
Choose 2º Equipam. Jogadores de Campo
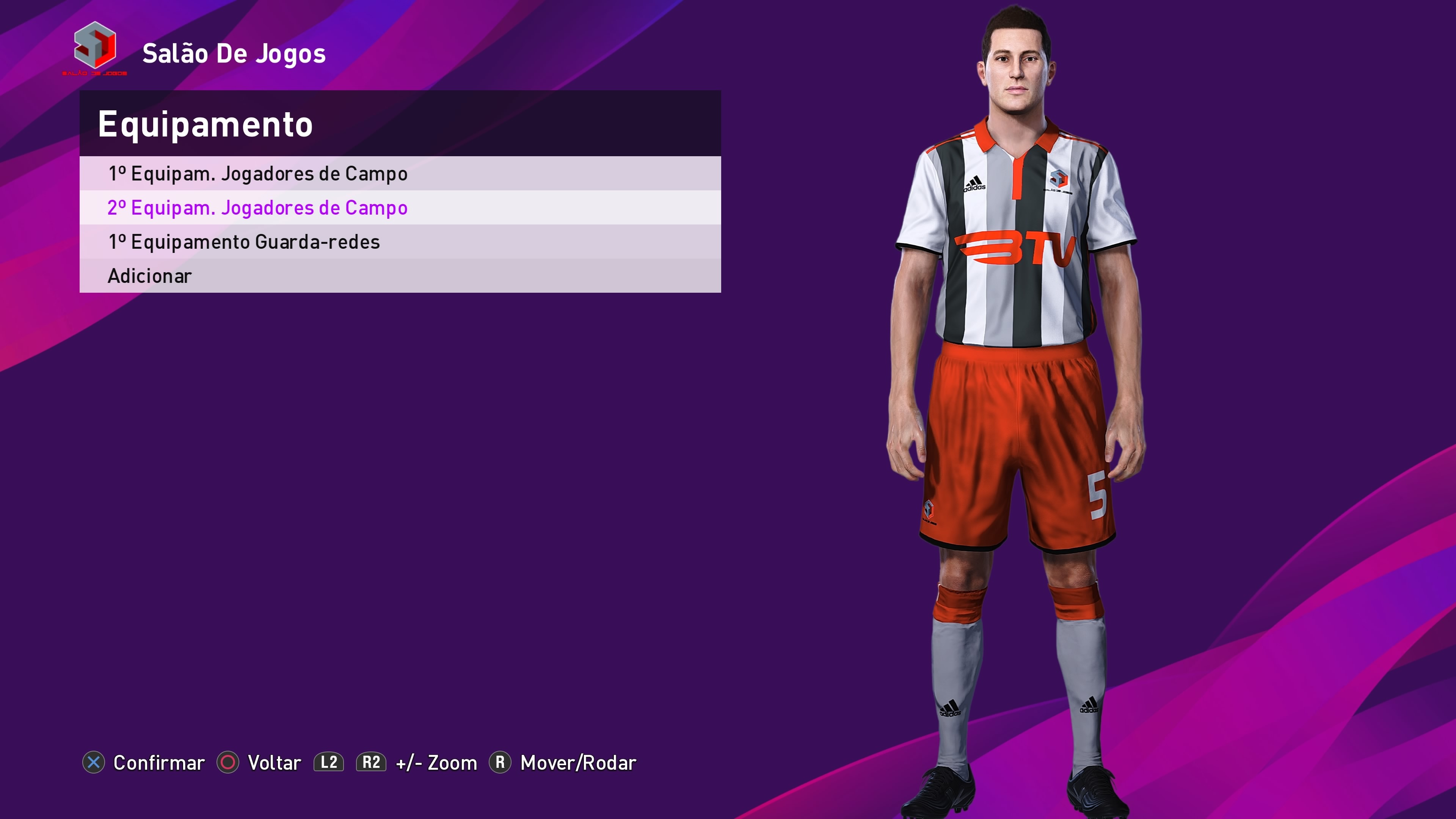point(258,208)
